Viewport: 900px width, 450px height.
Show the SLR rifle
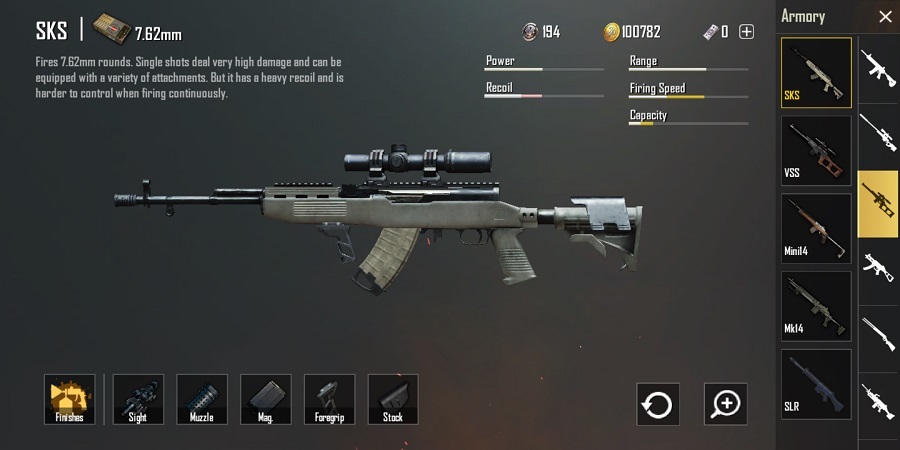coord(816,383)
